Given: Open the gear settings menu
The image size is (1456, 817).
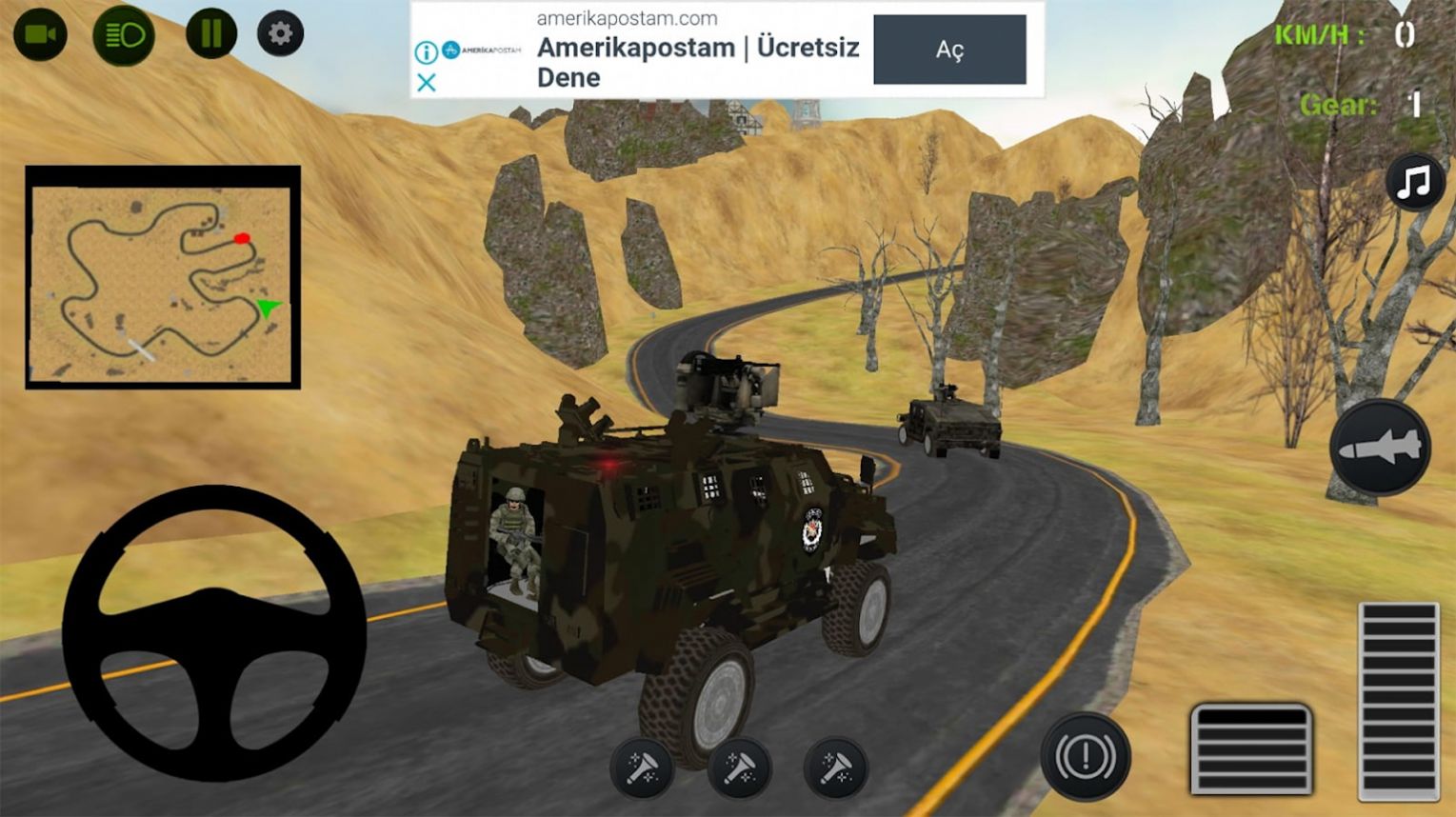Looking at the screenshot, I should pos(280,34).
